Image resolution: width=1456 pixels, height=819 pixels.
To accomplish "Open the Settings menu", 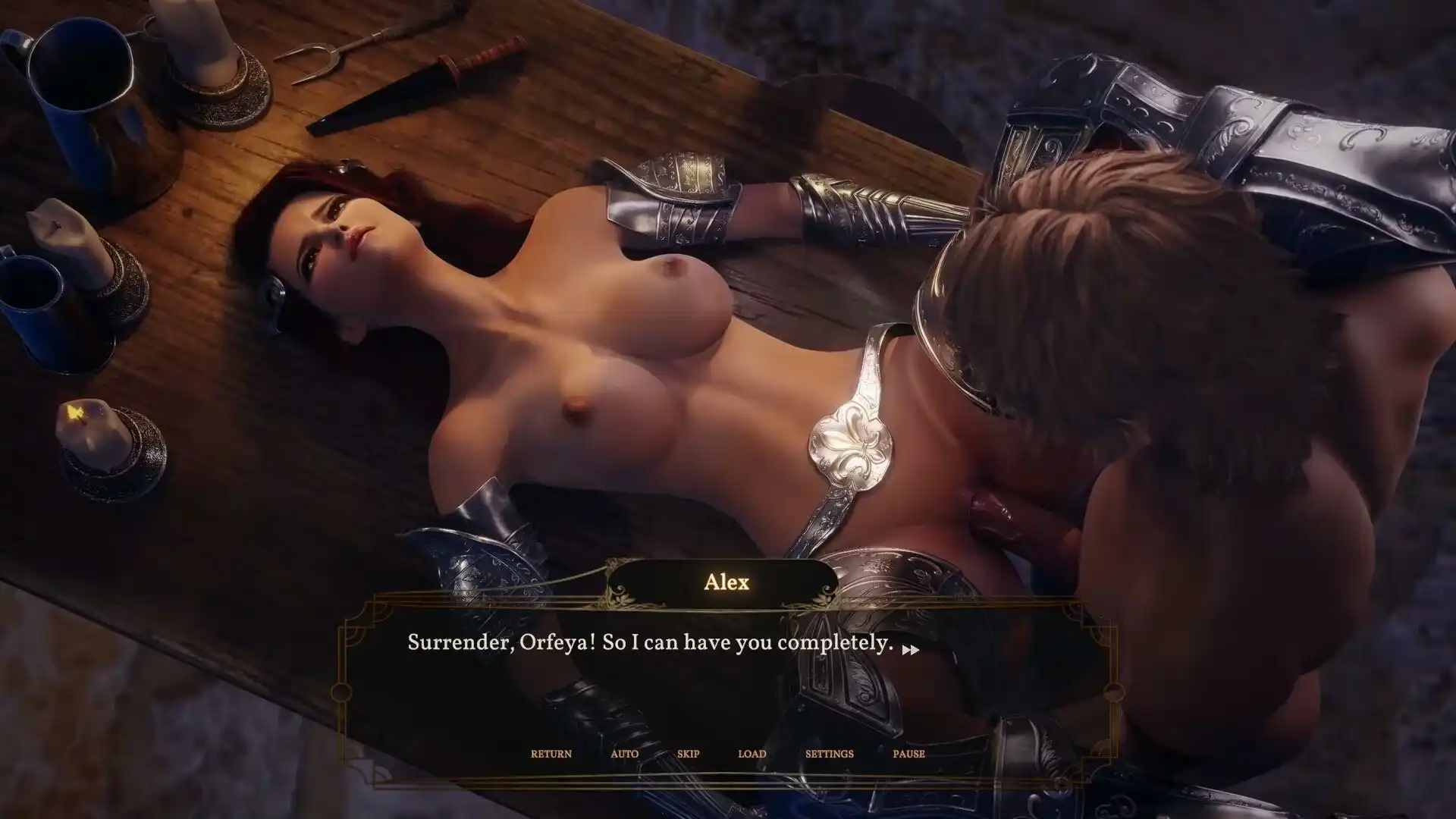I will [829, 754].
